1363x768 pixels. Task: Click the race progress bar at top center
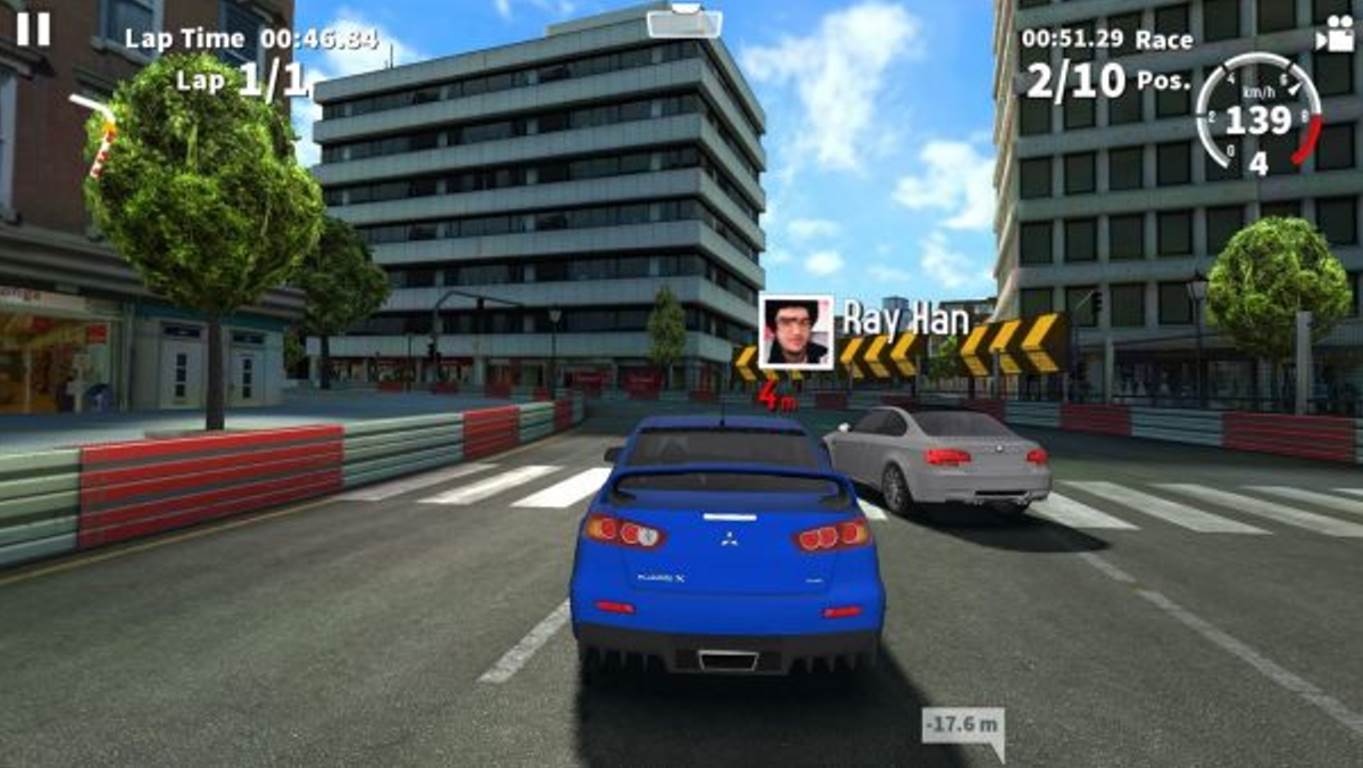pyautogui.click(x=683, y=25)
